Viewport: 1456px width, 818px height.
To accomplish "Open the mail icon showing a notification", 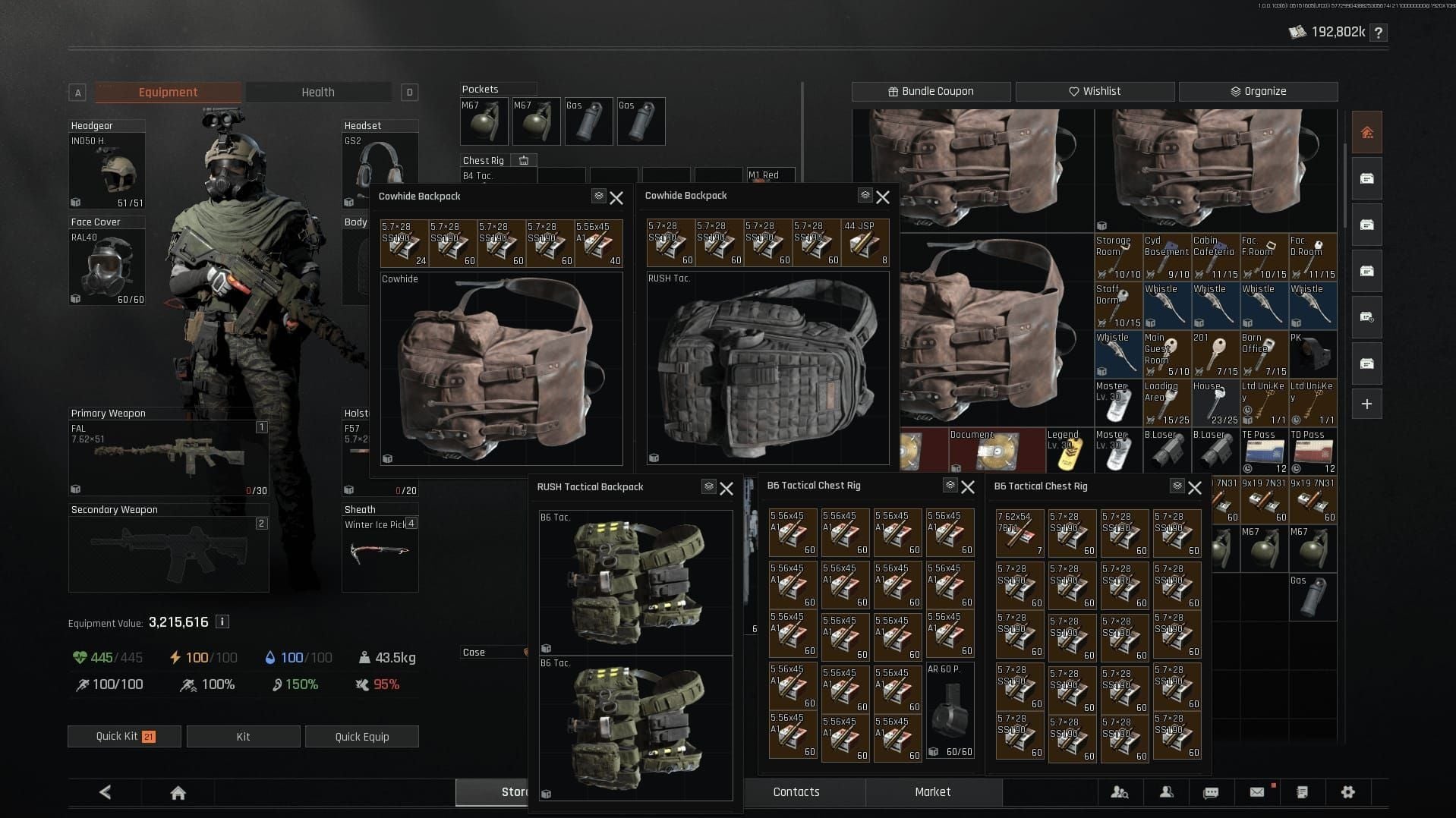I will [1257, 792].
